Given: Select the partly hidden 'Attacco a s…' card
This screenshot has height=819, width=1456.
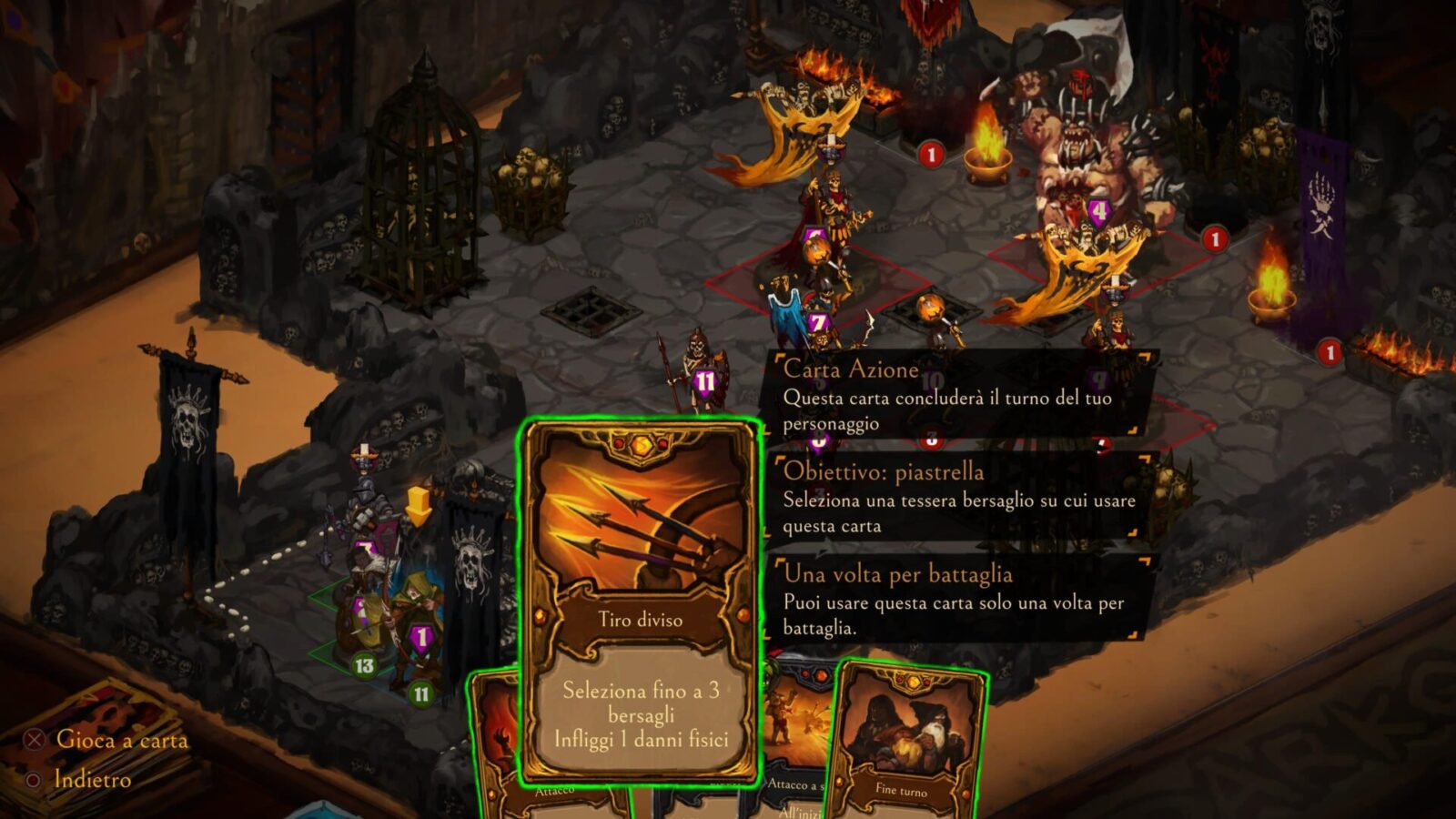Looking at the screenshot, I should [x=794, y=746].
